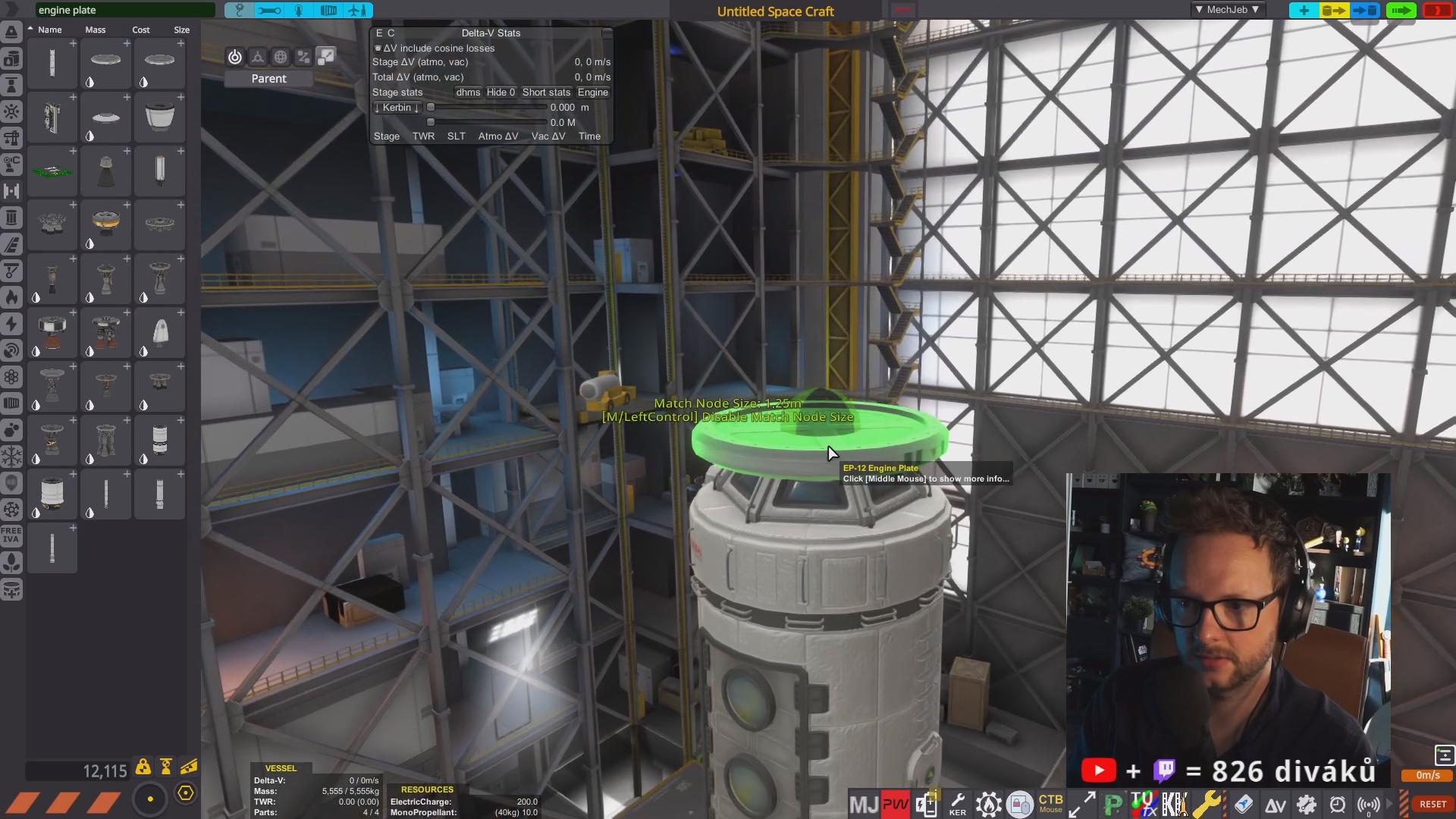Screen dimensions: 1456x819
Task: Click the 'Hide 0' stage button
Action: pos(500,93)
